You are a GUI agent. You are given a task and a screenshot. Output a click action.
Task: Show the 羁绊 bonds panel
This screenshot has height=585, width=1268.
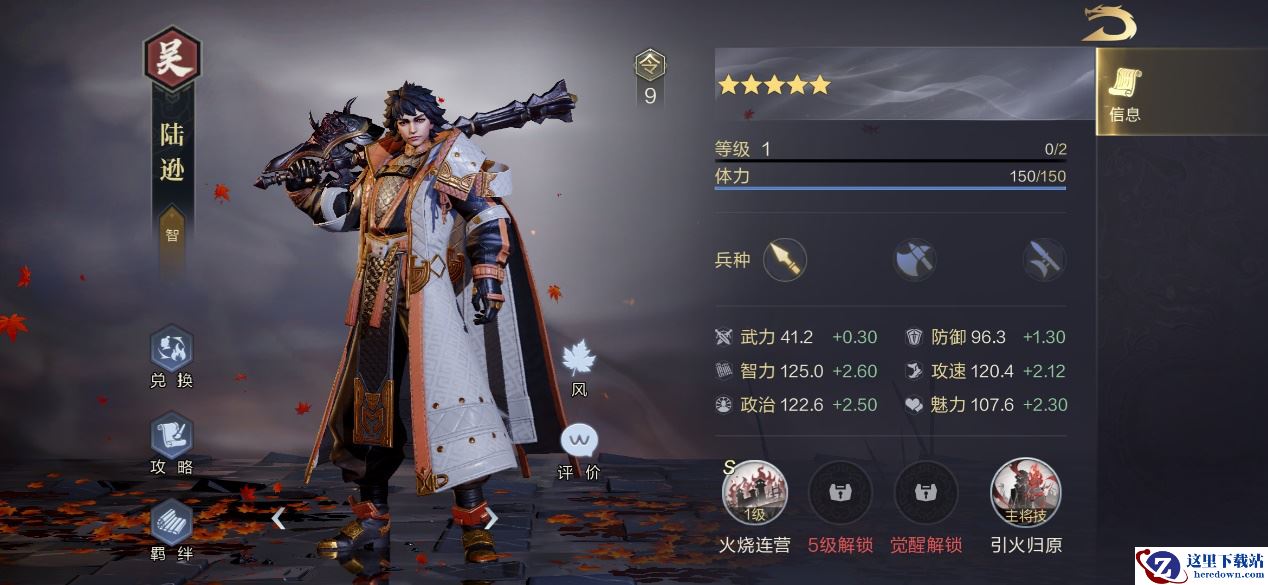(171, 523)
